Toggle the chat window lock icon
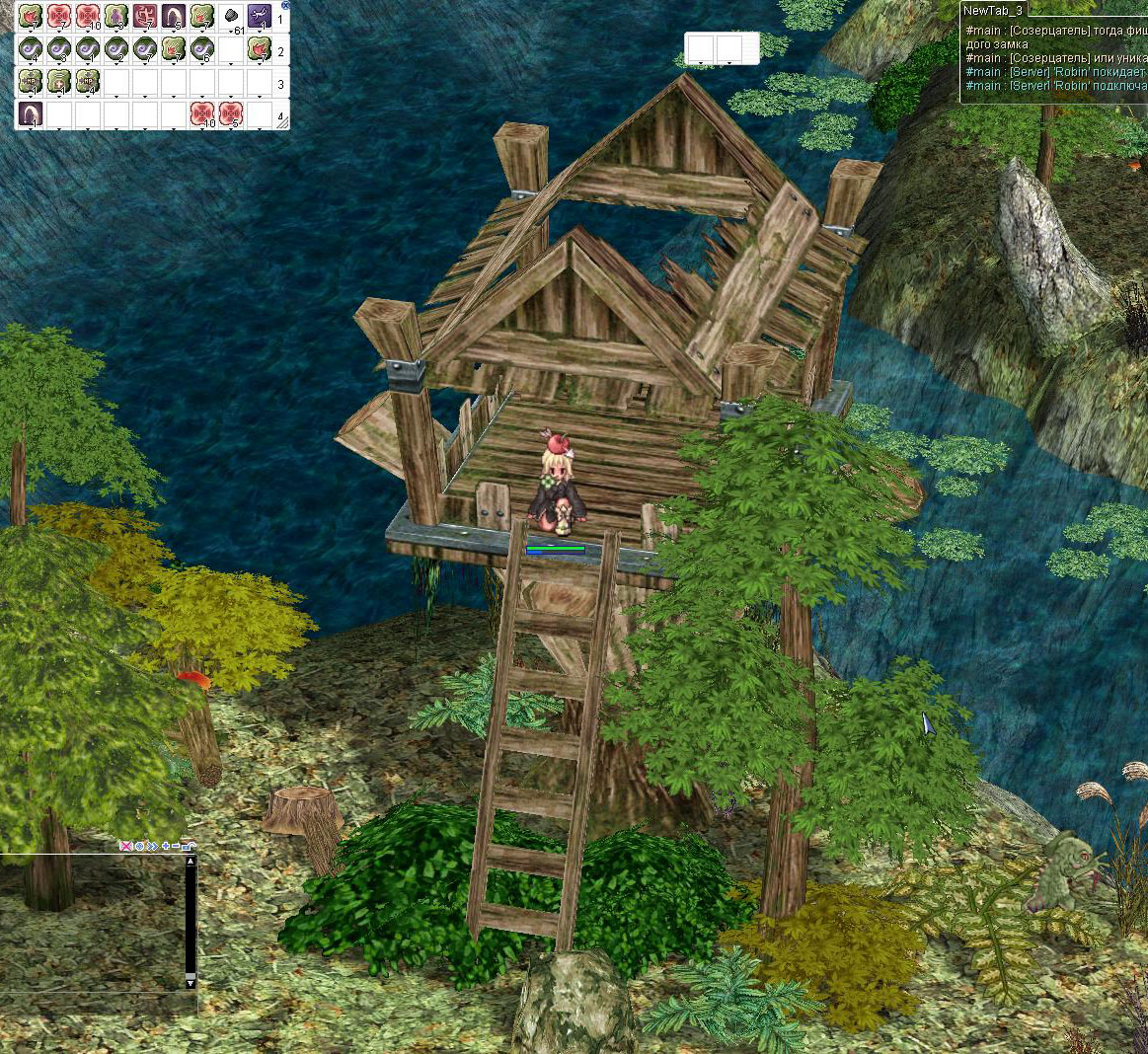 coord(188,846)
